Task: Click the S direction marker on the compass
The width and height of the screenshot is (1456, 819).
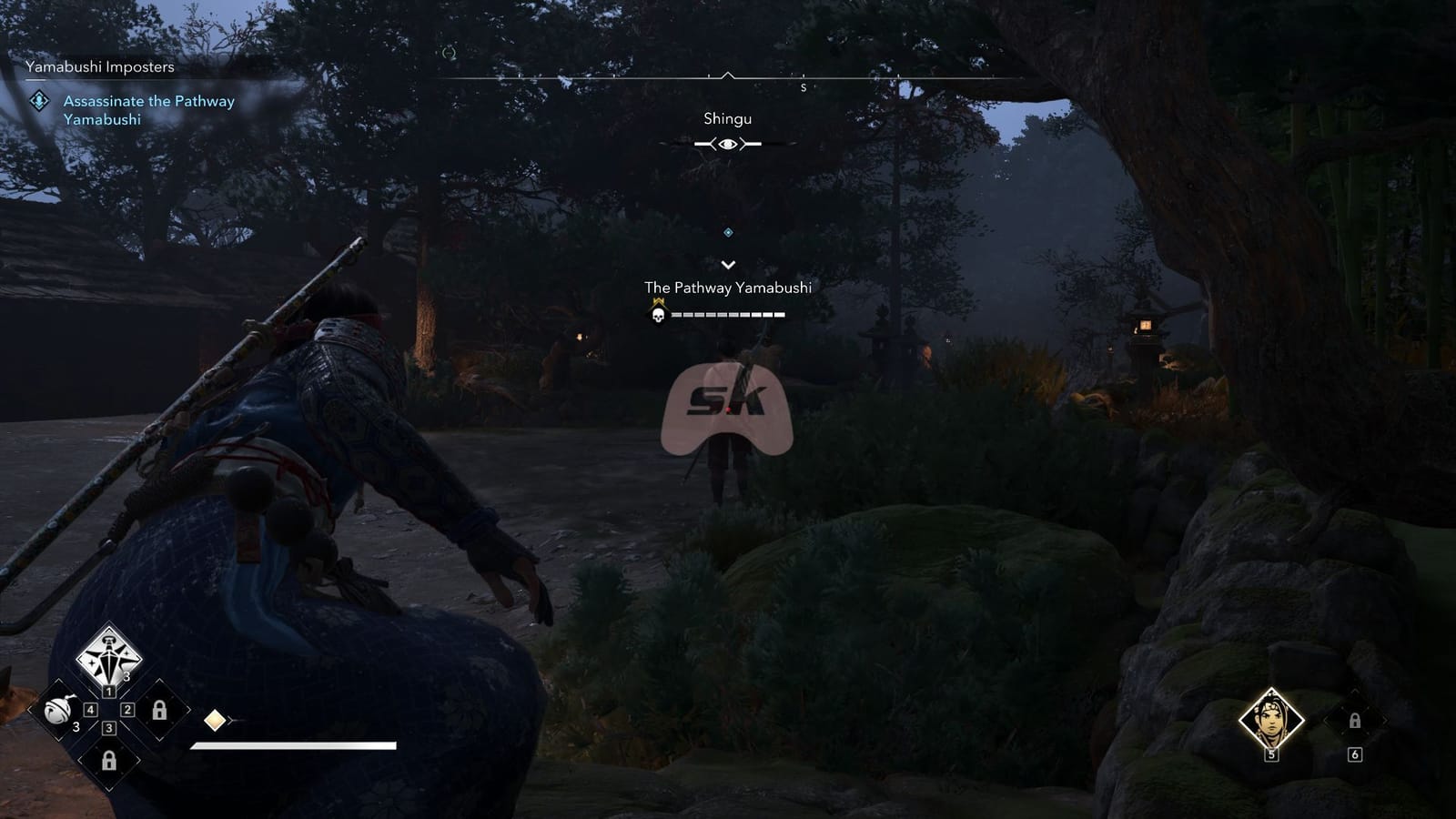Action: pyautogui.click(x=804, y=87)
